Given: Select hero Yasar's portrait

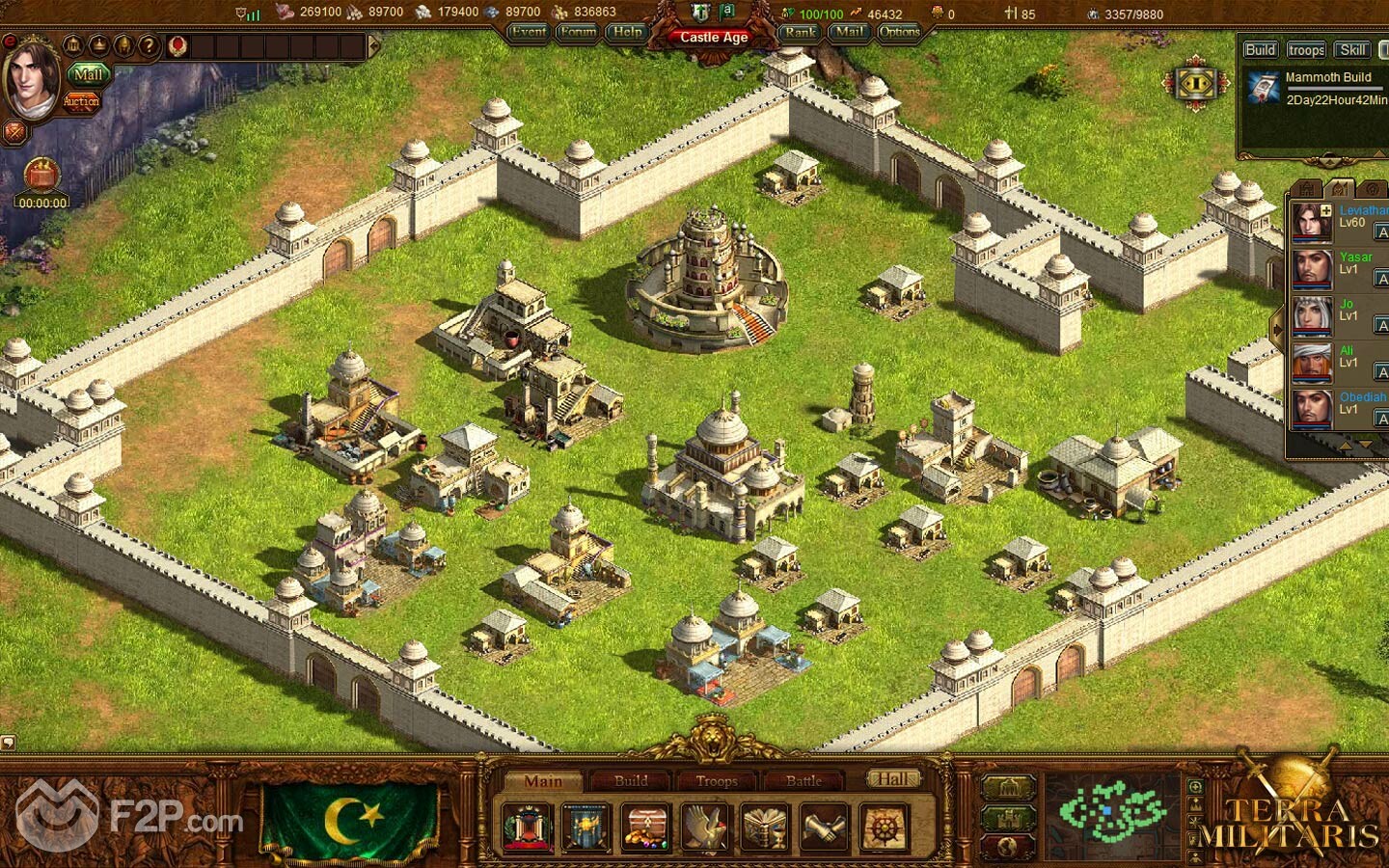Looking at the screenshot, I should (x=1312, y=269).
